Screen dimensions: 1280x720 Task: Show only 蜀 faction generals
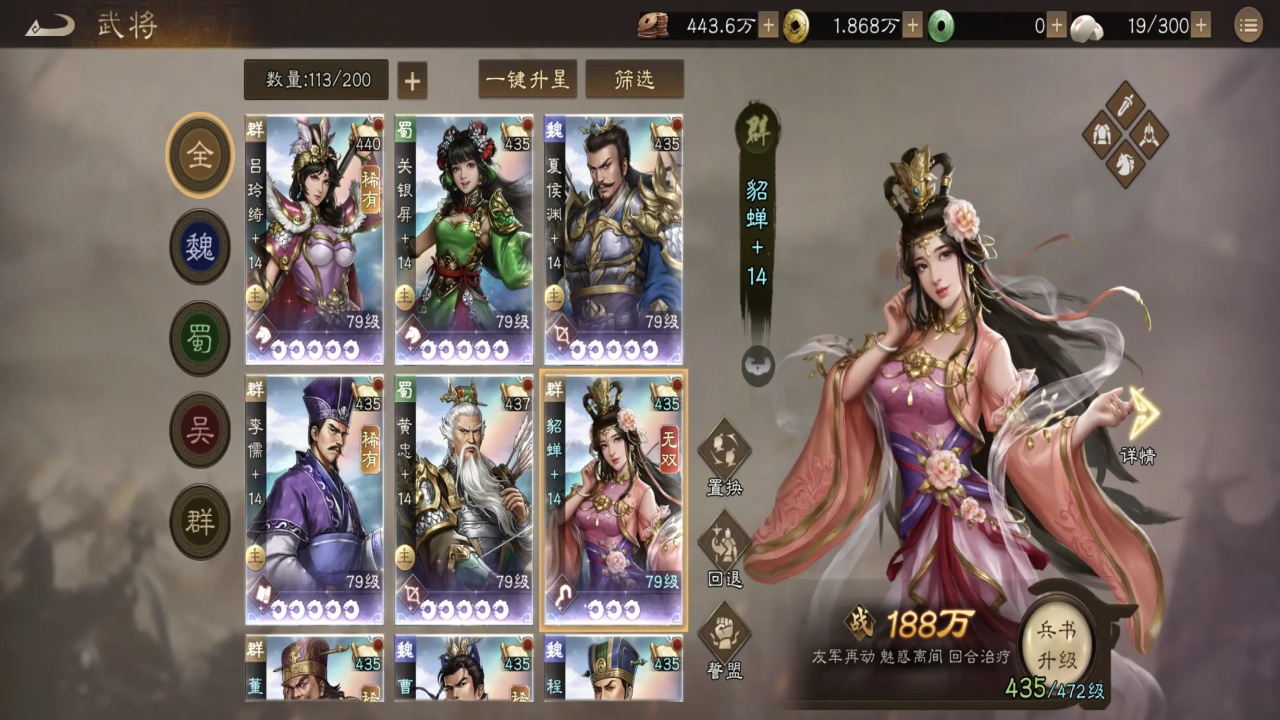(x=200, y=338)
